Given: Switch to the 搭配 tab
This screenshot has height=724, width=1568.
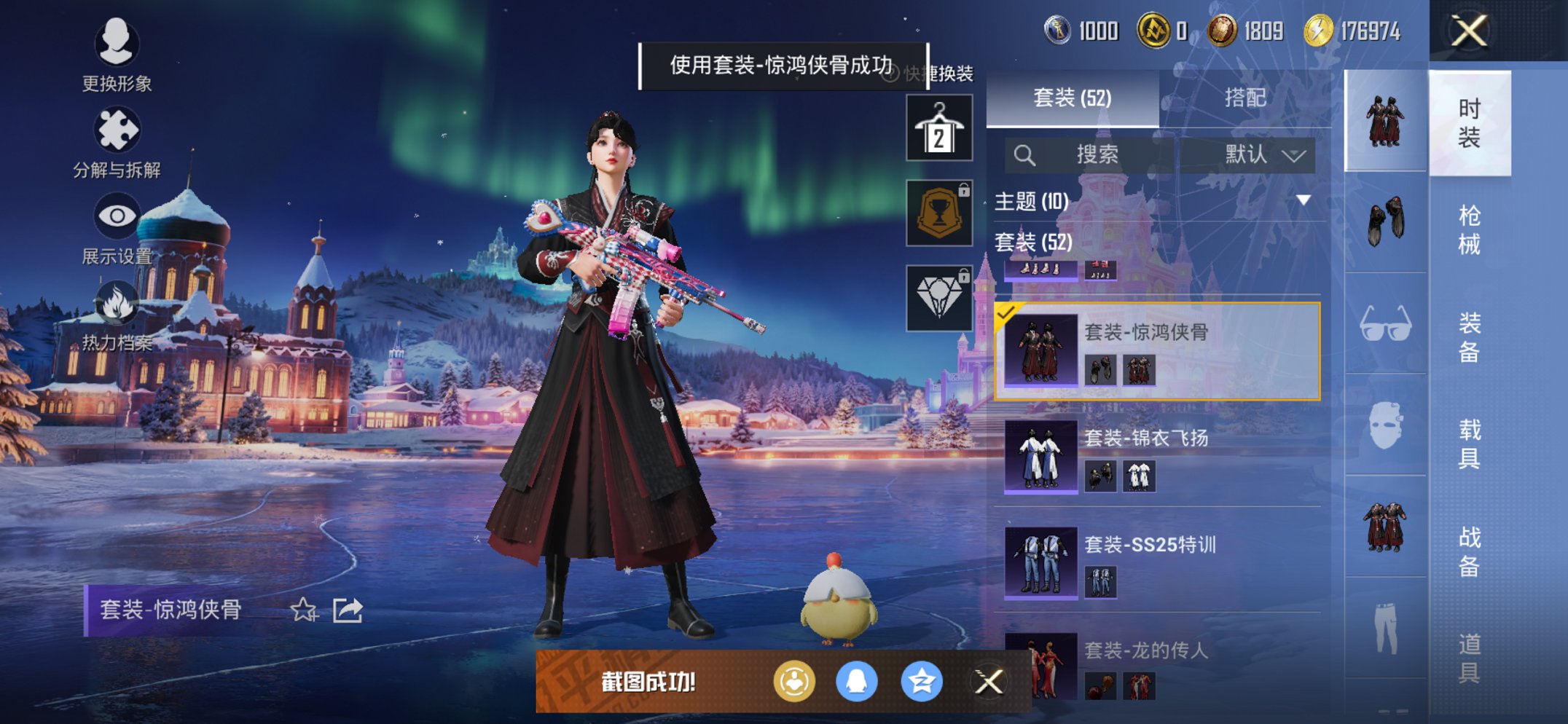Looking at the screenshot, I should point(1244,98).
